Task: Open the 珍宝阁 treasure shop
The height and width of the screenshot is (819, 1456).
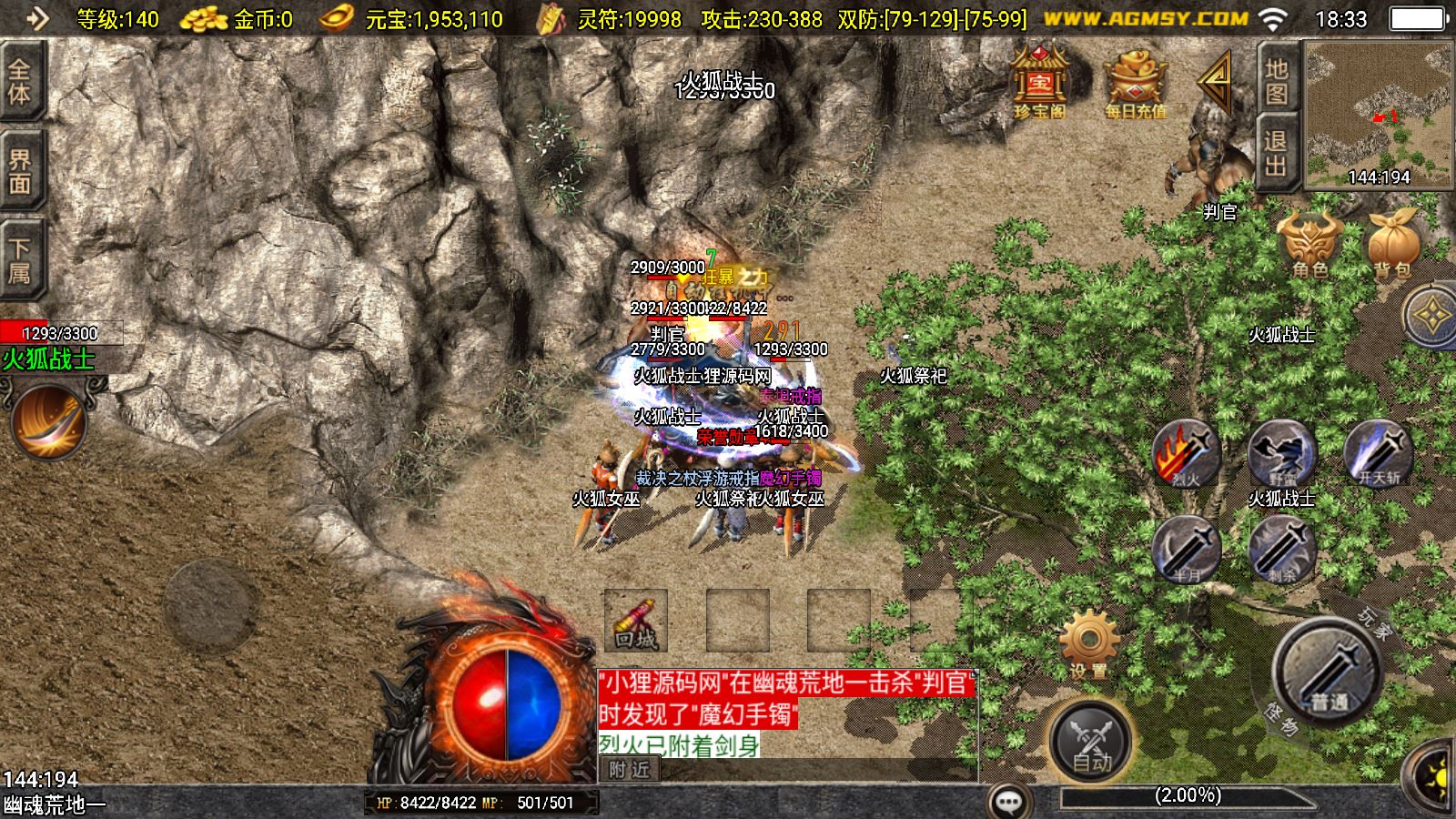Action: click(1039, 82)
